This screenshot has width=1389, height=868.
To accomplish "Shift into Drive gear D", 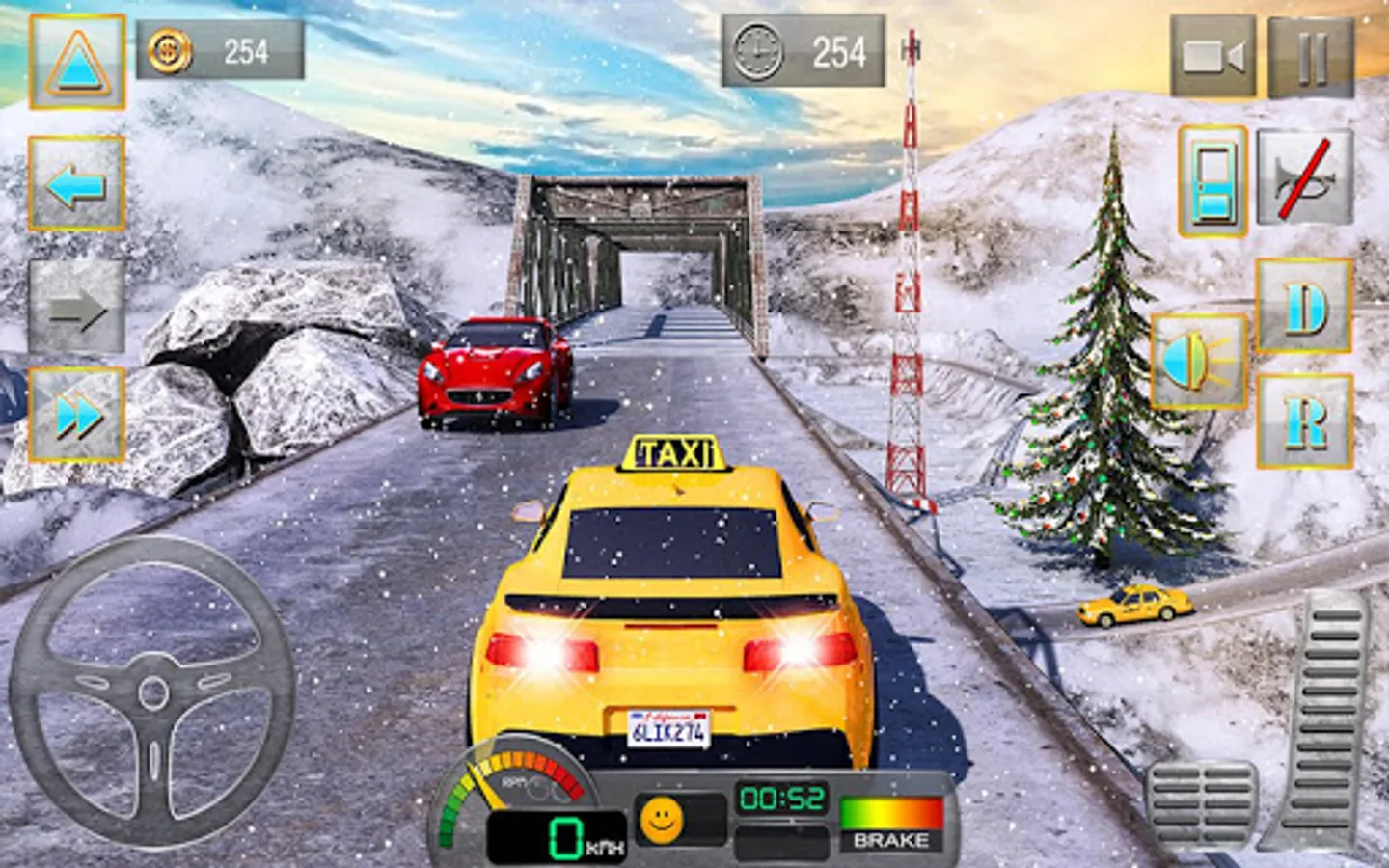I will [1304, 308].
